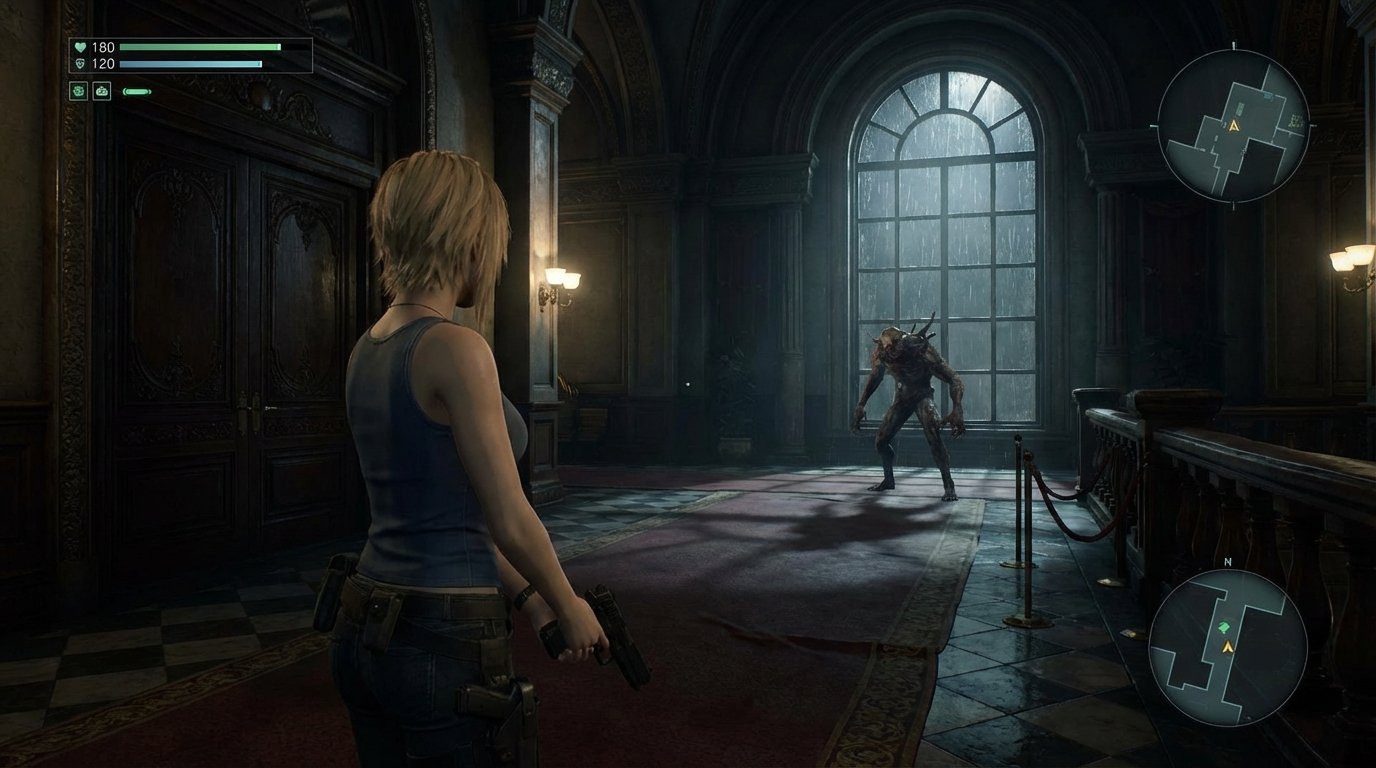Click the shield icon beside the armor bar

point(81,62)
